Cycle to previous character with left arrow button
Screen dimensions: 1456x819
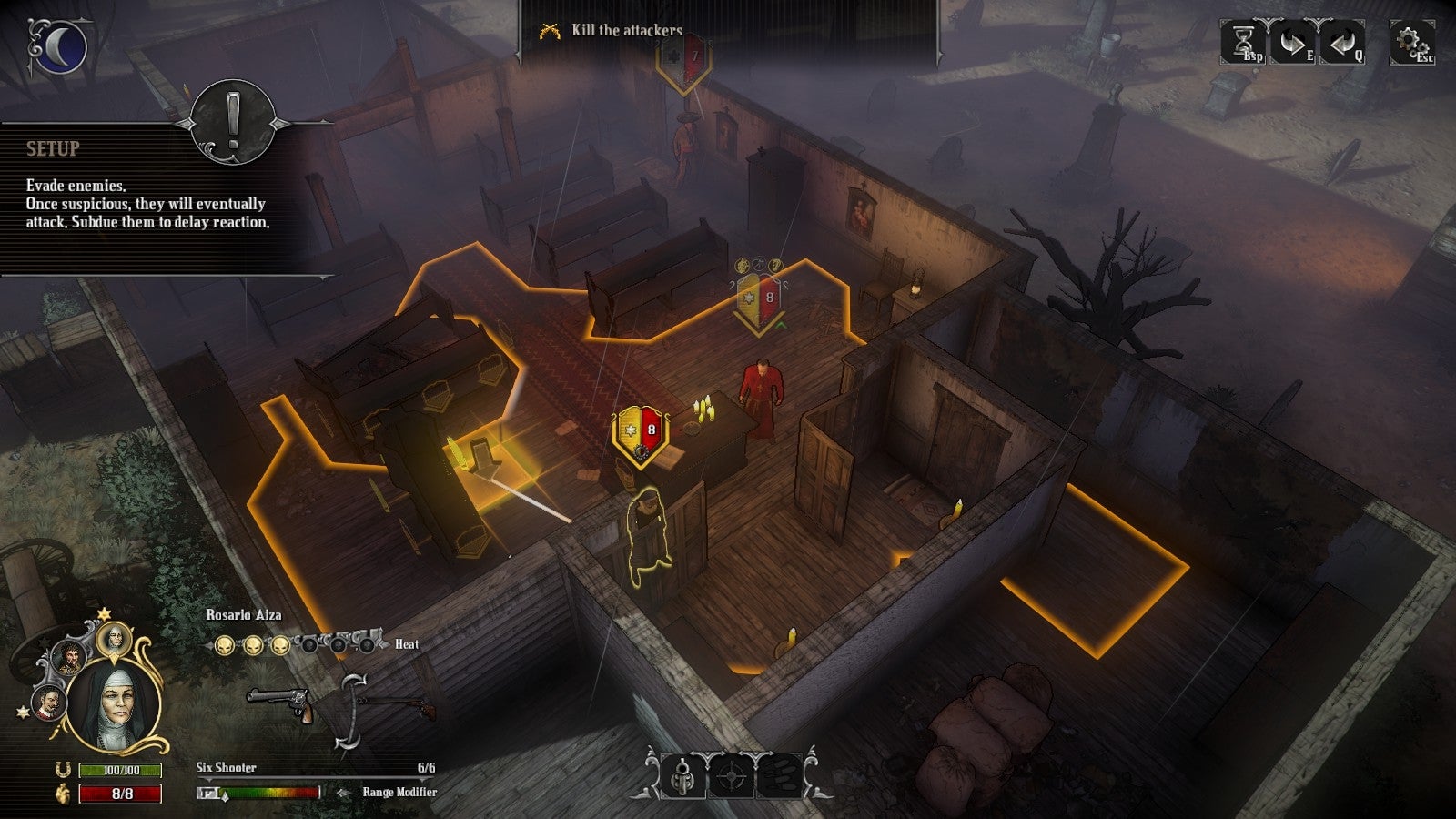[1341, 42]
